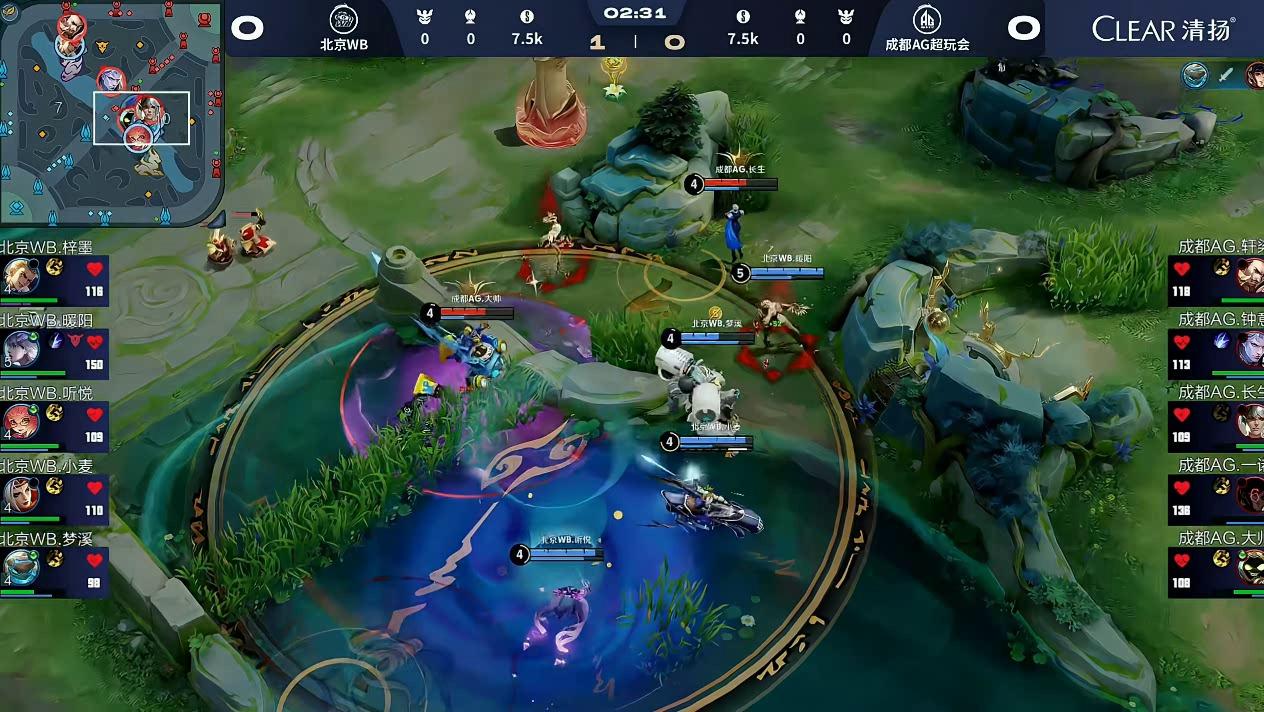
Task: Pick player 北京WB.小麦's hero portrait
Action: point(20,493)
